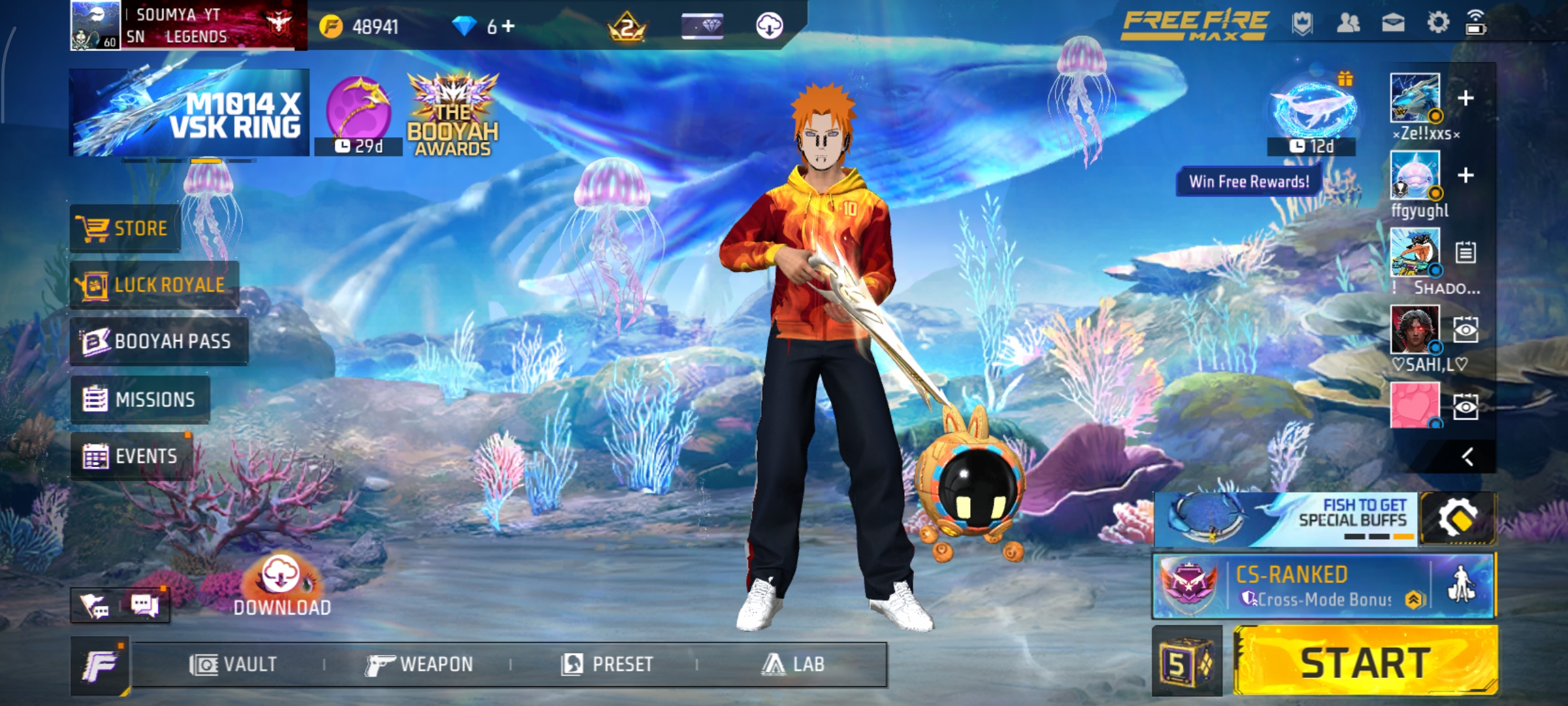This screenshot has height=706, width=1568.
Task: View the Missions list
Action: coord(140,399)
